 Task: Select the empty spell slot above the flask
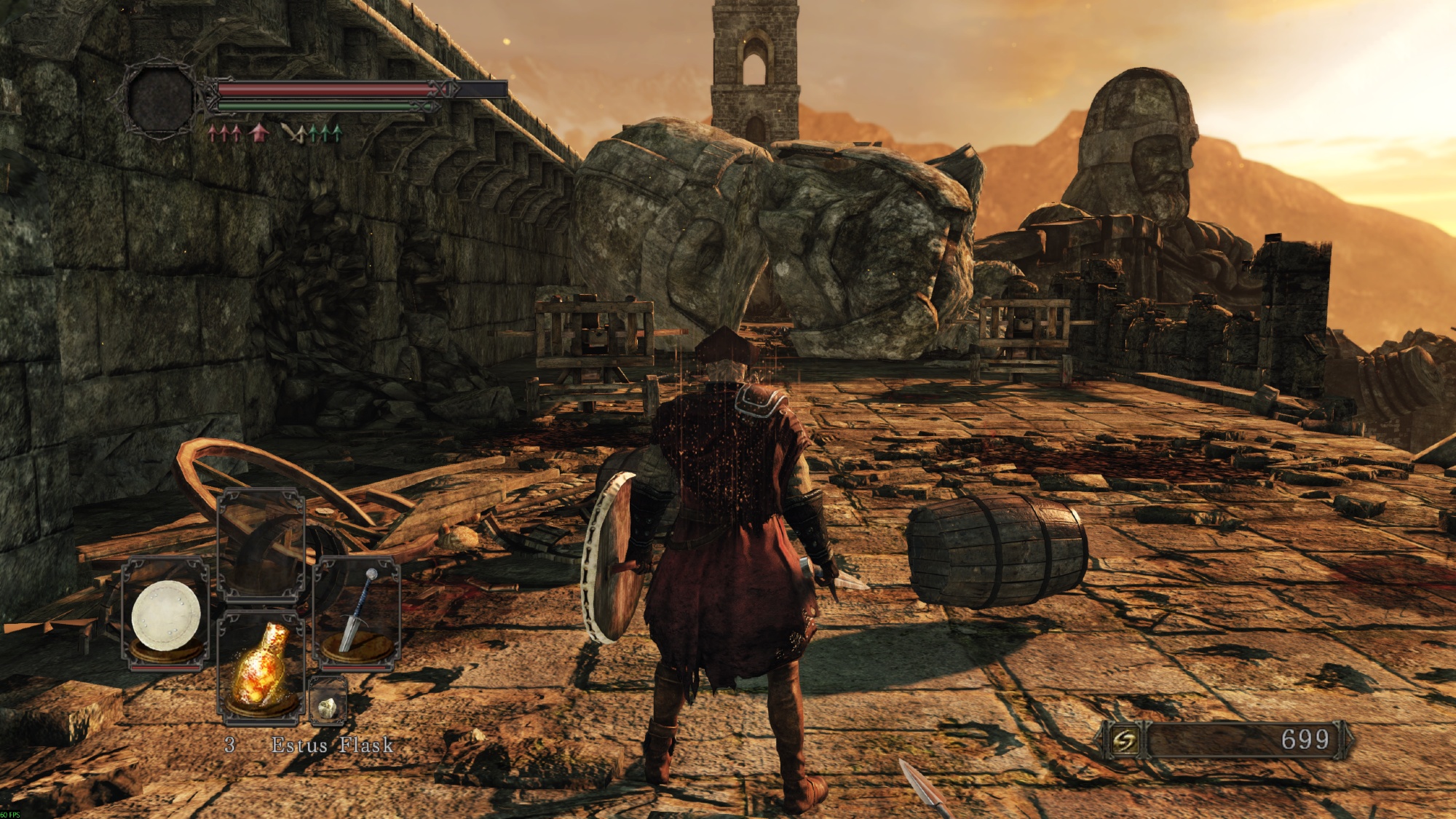[261, 545]
